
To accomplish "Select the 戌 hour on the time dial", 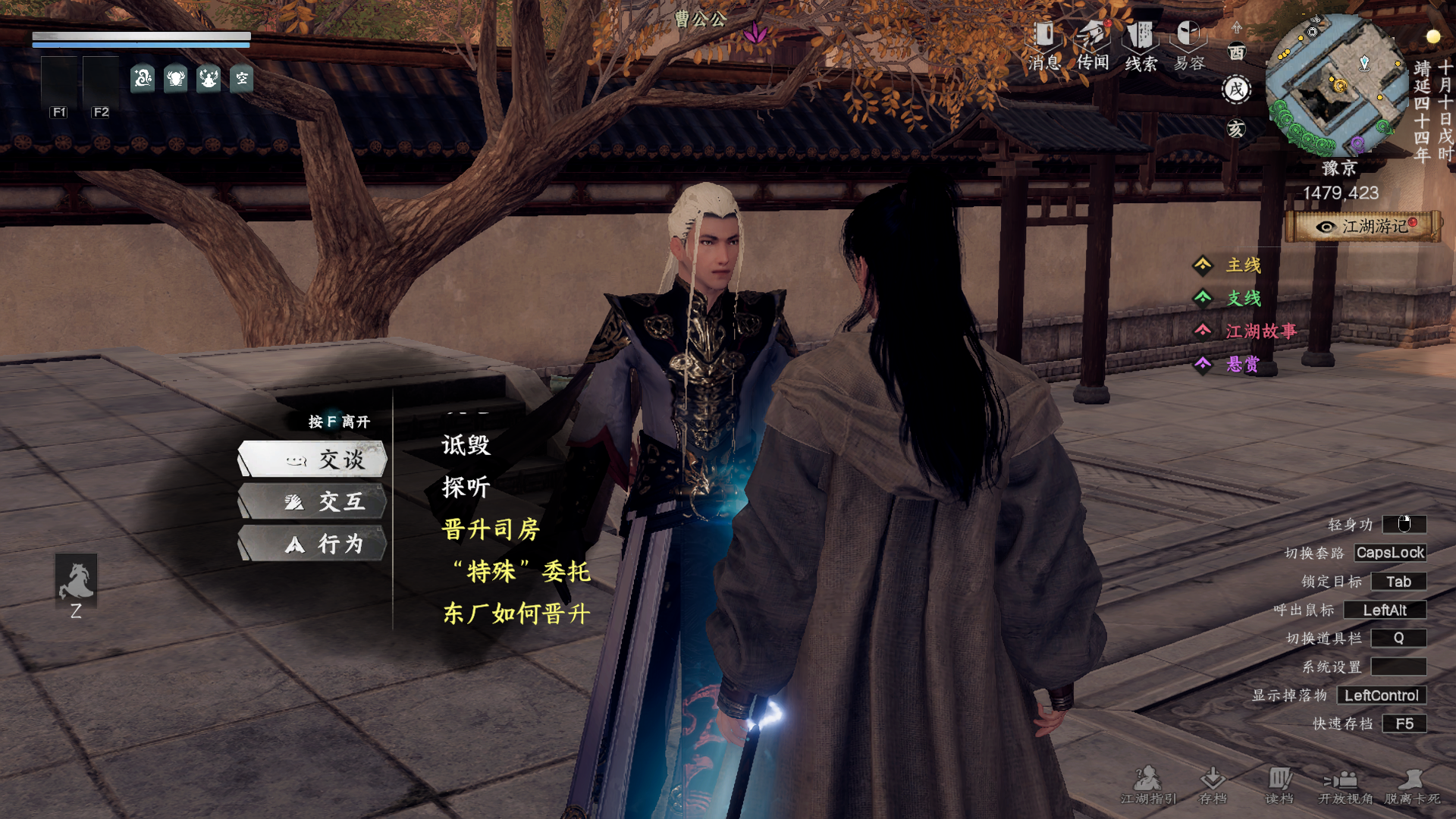I will pos(1235,89).
